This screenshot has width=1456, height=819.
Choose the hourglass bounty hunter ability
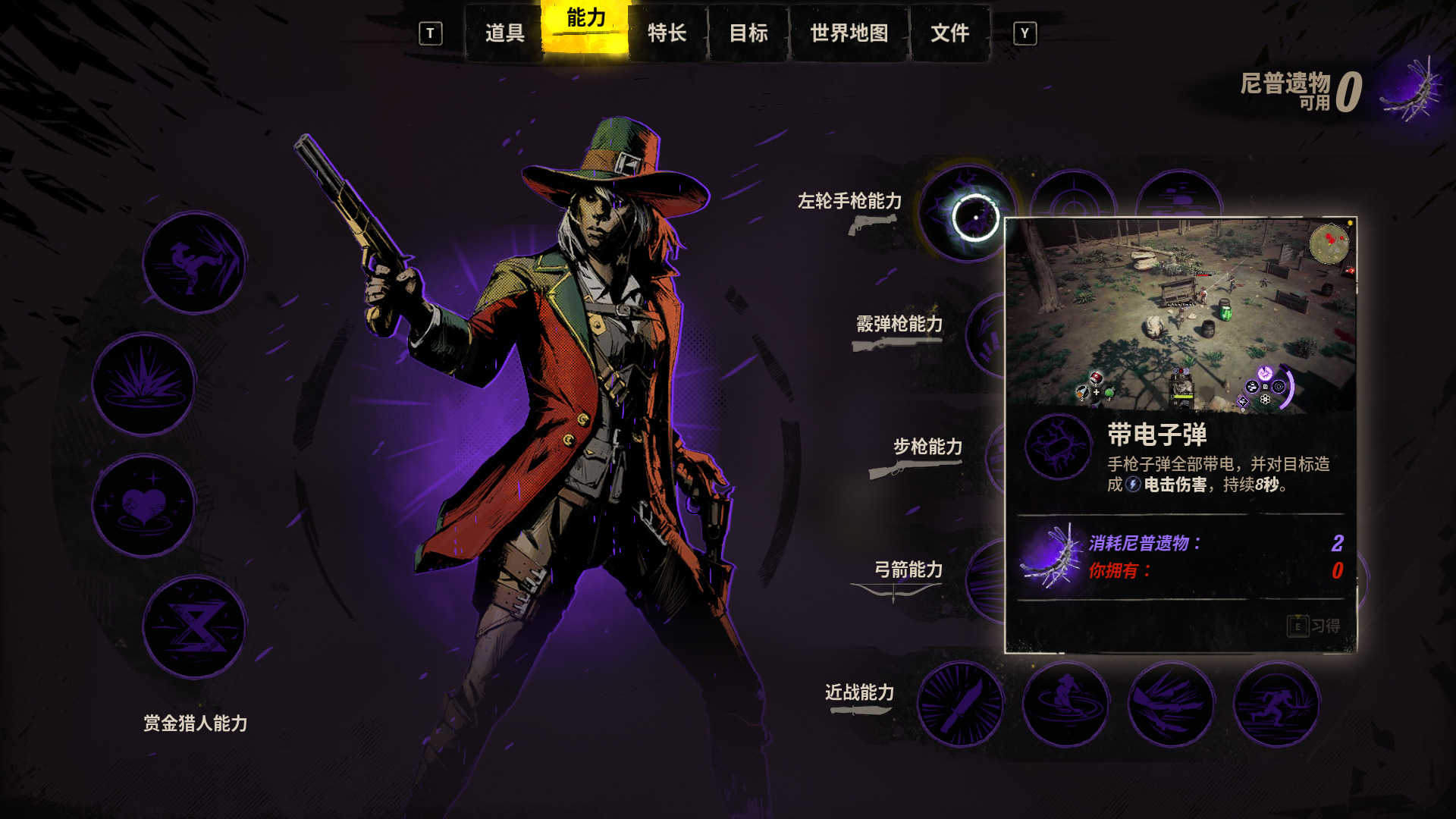tap(194, 626)
